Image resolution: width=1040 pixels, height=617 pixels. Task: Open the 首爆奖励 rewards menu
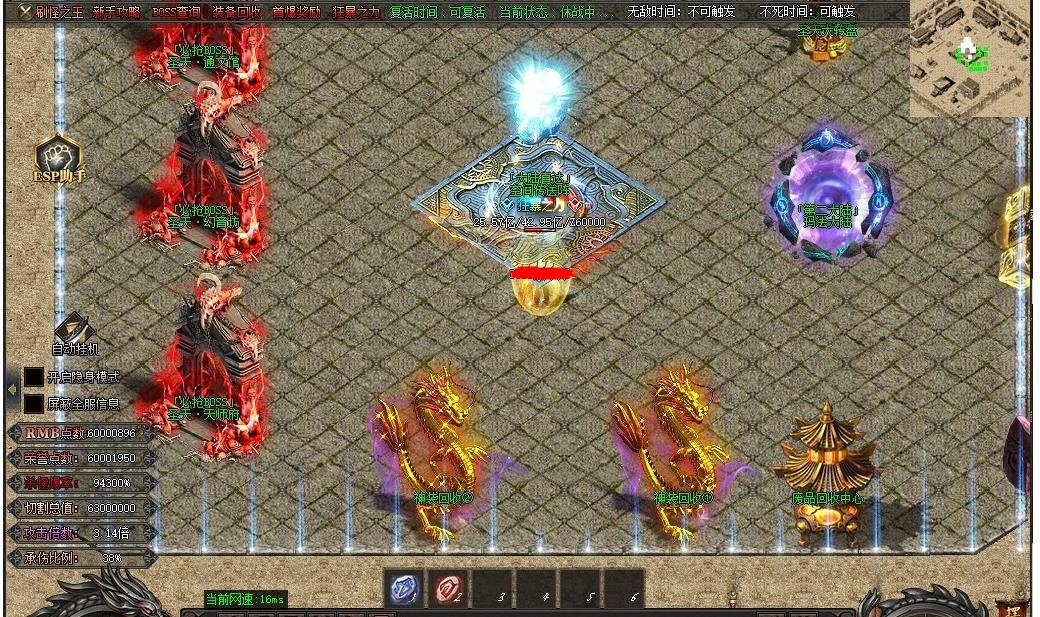tap(297, 12)
